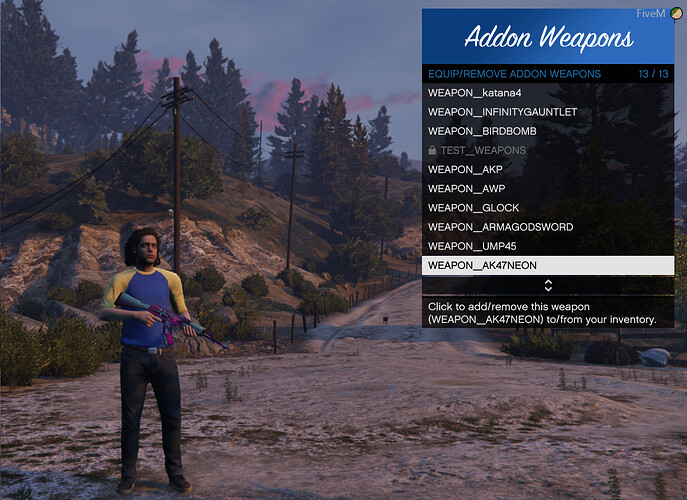This screenshot has width=687, height=500.
Task: Click the menu's up/down scroll arrows bar
Action: tap(547, 286)
